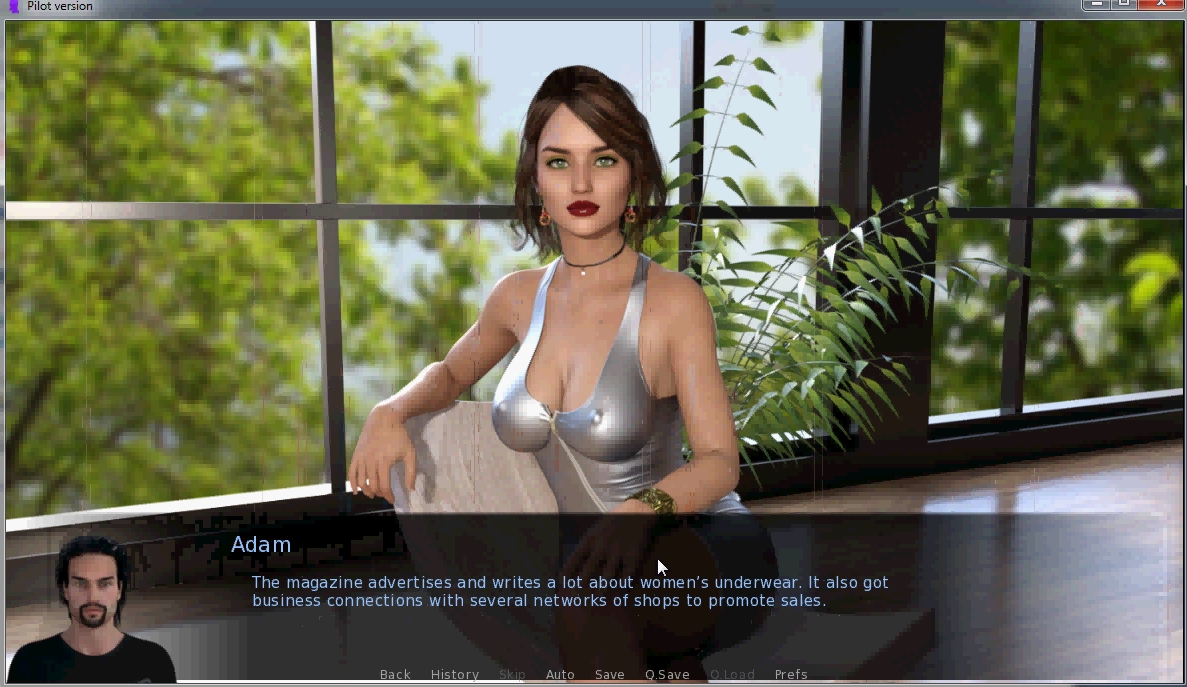Click the greyed-out Q.Load button
The height and width of the screenshot is (687, 1187).
pos(732,675)
